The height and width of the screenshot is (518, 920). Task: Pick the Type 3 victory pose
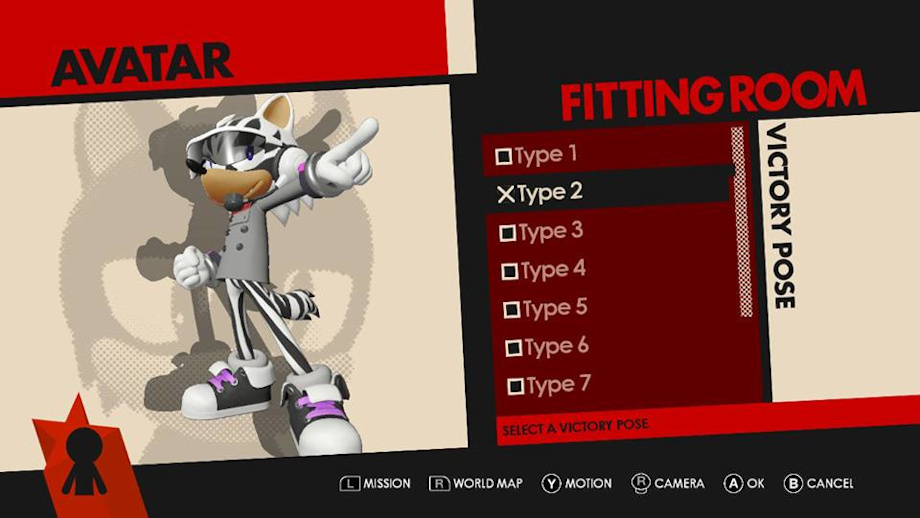pos(541,232)
